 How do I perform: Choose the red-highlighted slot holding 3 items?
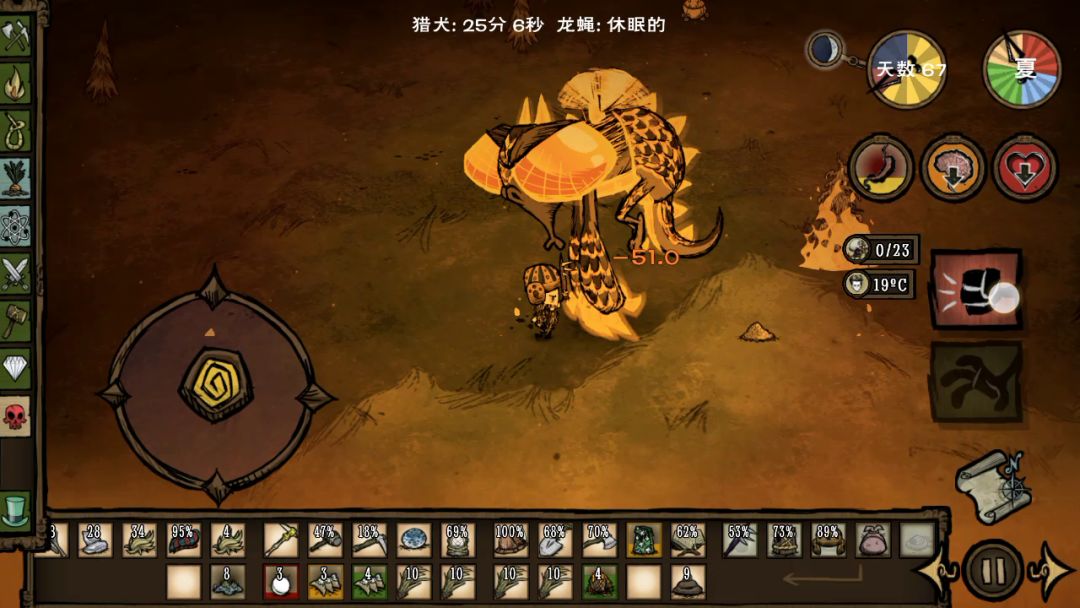pos(281,581)
